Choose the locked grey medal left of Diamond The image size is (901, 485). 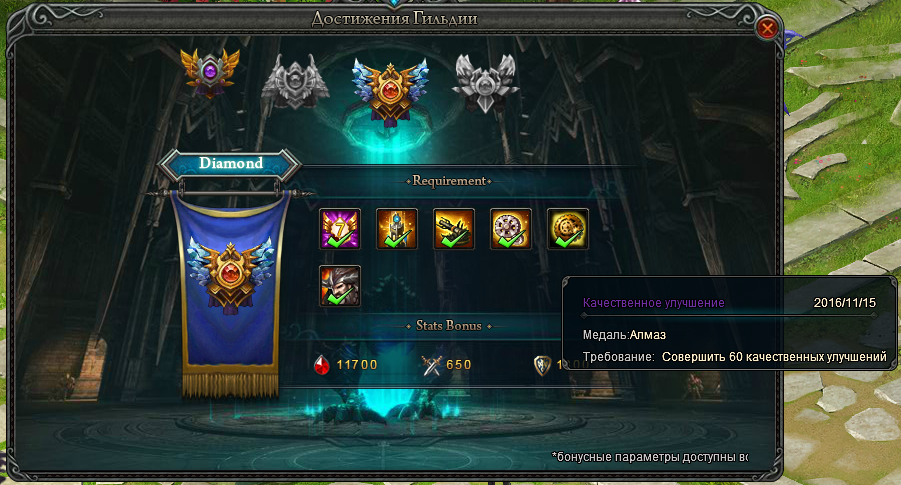pos(295,81)
